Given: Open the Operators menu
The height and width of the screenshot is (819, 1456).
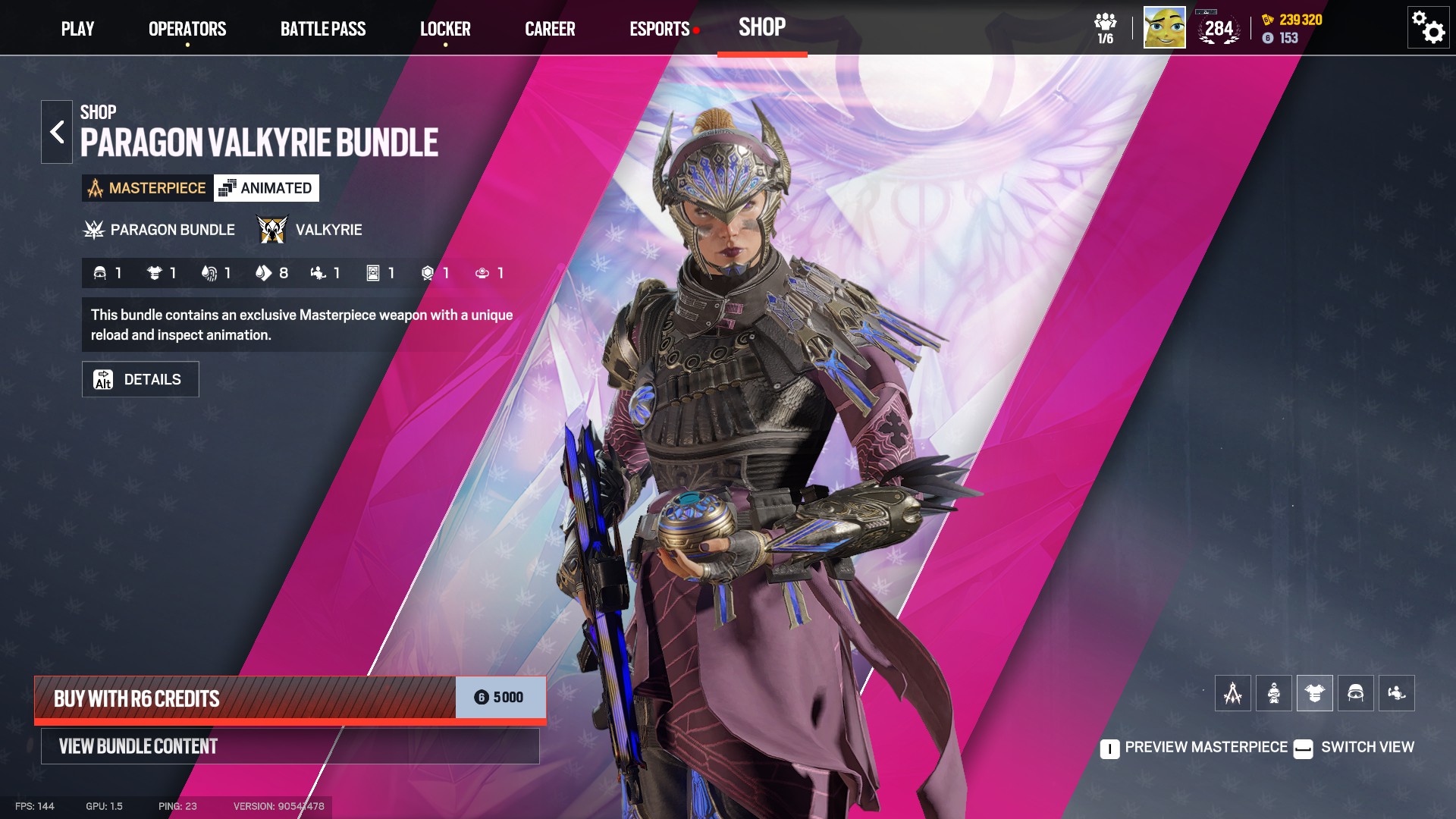Looking at the screenshot, I should pyautogui.click(x=187, y=29).
